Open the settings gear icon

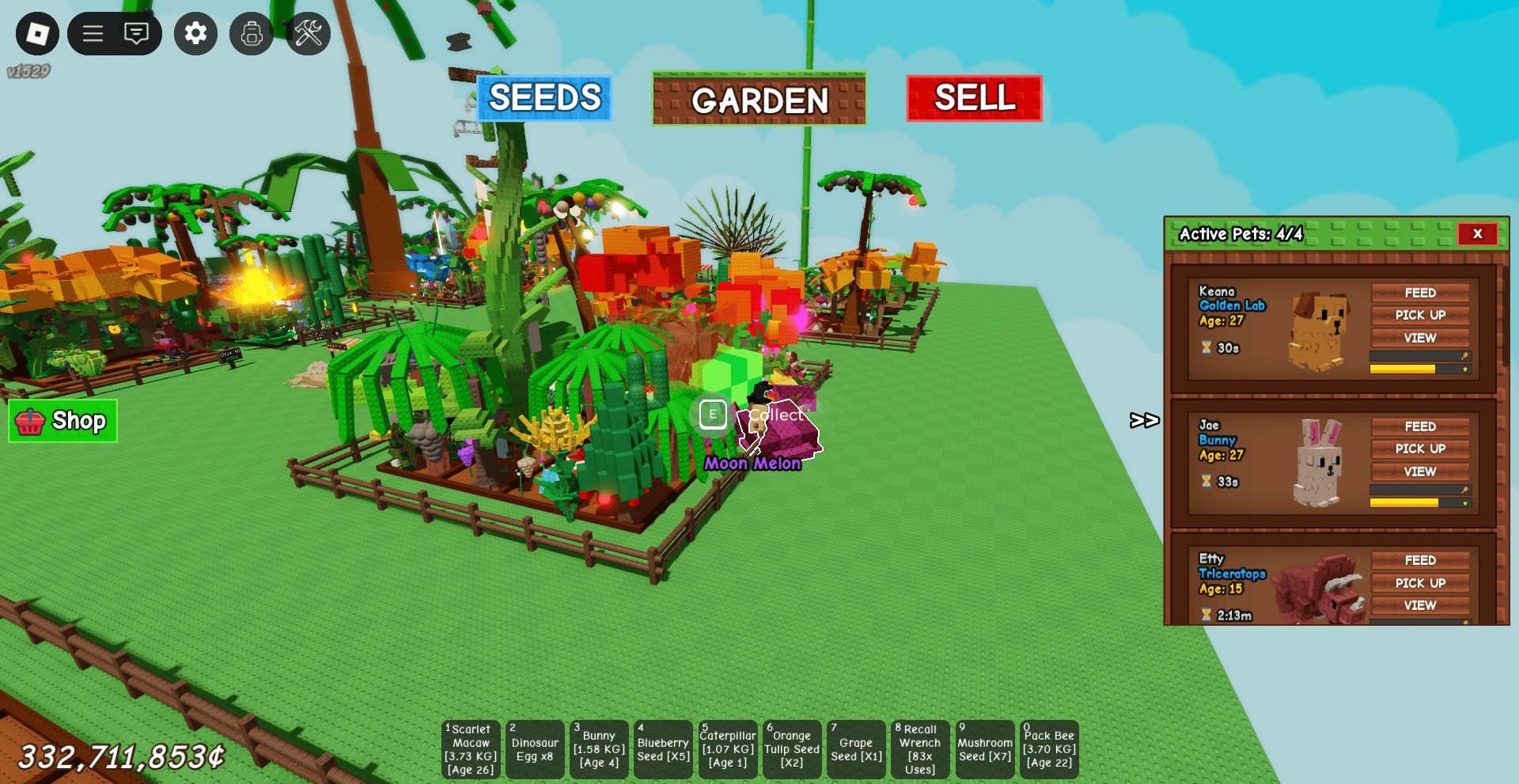195,33
